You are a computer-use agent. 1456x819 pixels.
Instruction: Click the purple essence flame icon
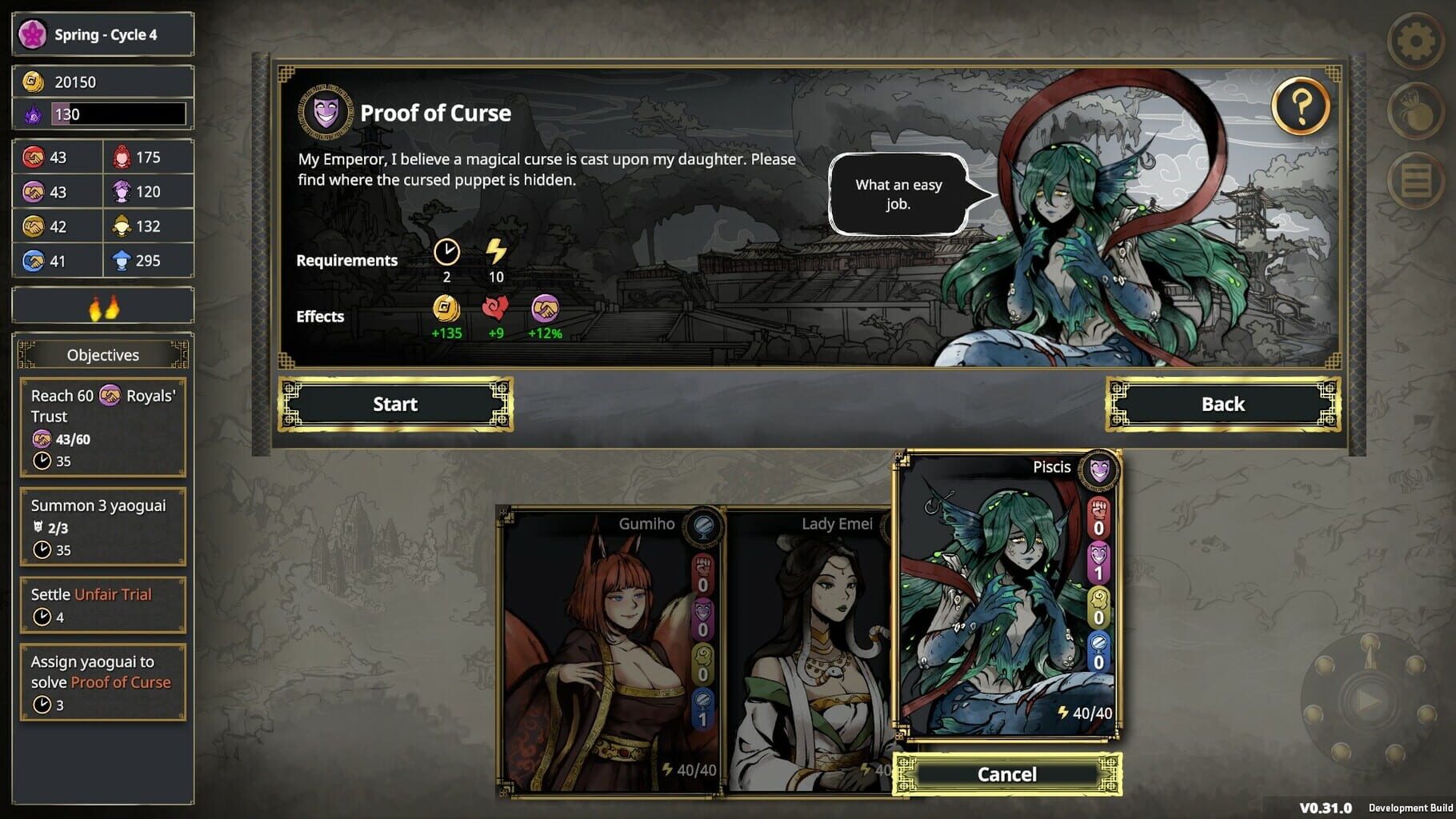tap(33, 114)
